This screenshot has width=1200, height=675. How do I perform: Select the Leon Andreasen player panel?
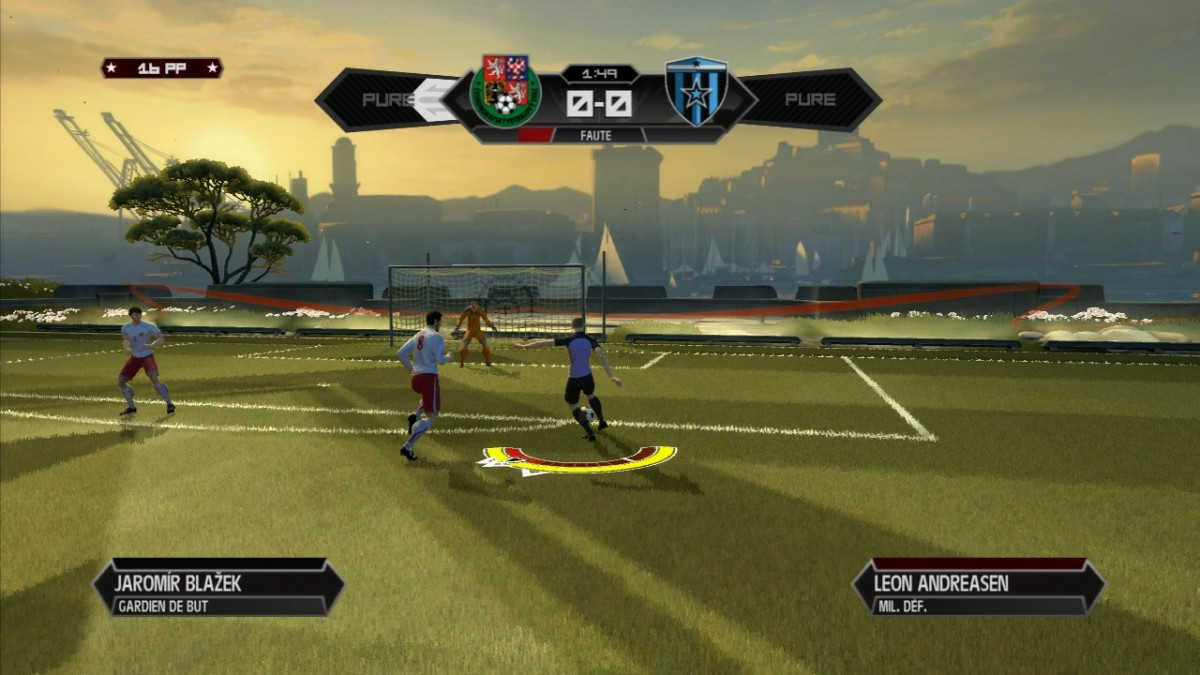[x=978, y=587]
